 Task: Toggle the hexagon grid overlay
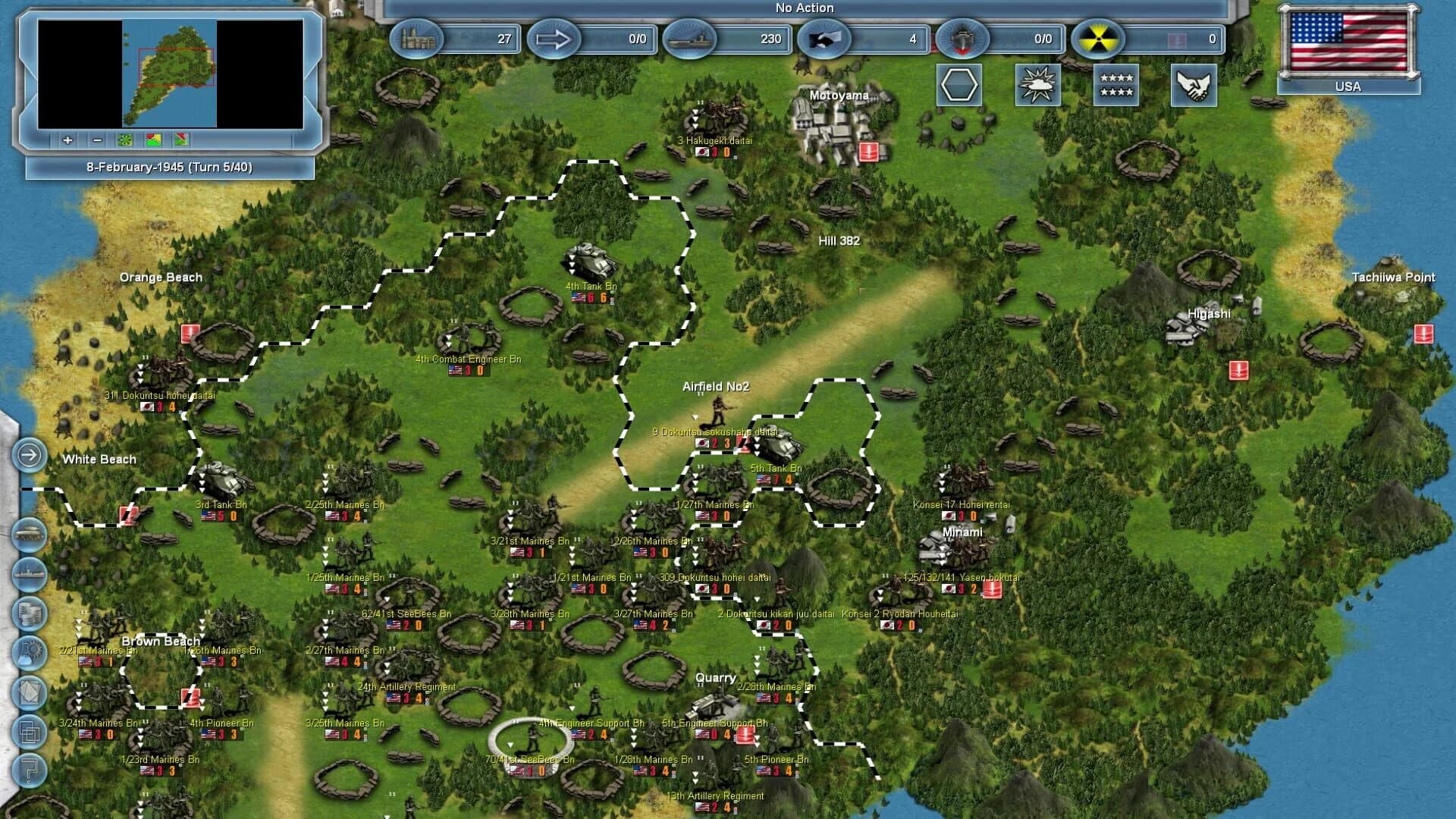(x=959, y=85)
